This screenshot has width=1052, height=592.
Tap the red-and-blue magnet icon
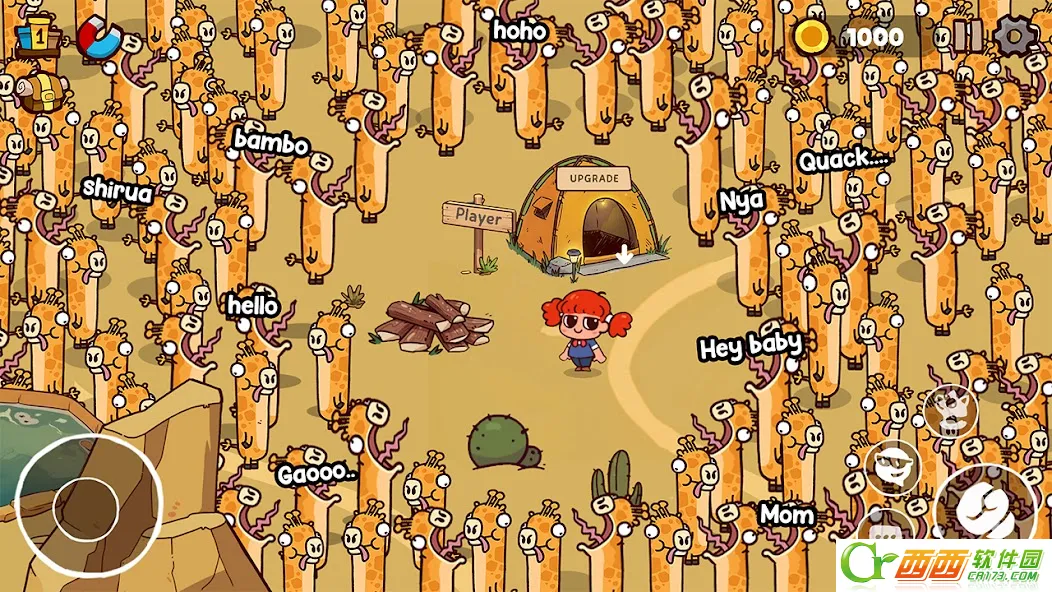click(x=97, y=37)
